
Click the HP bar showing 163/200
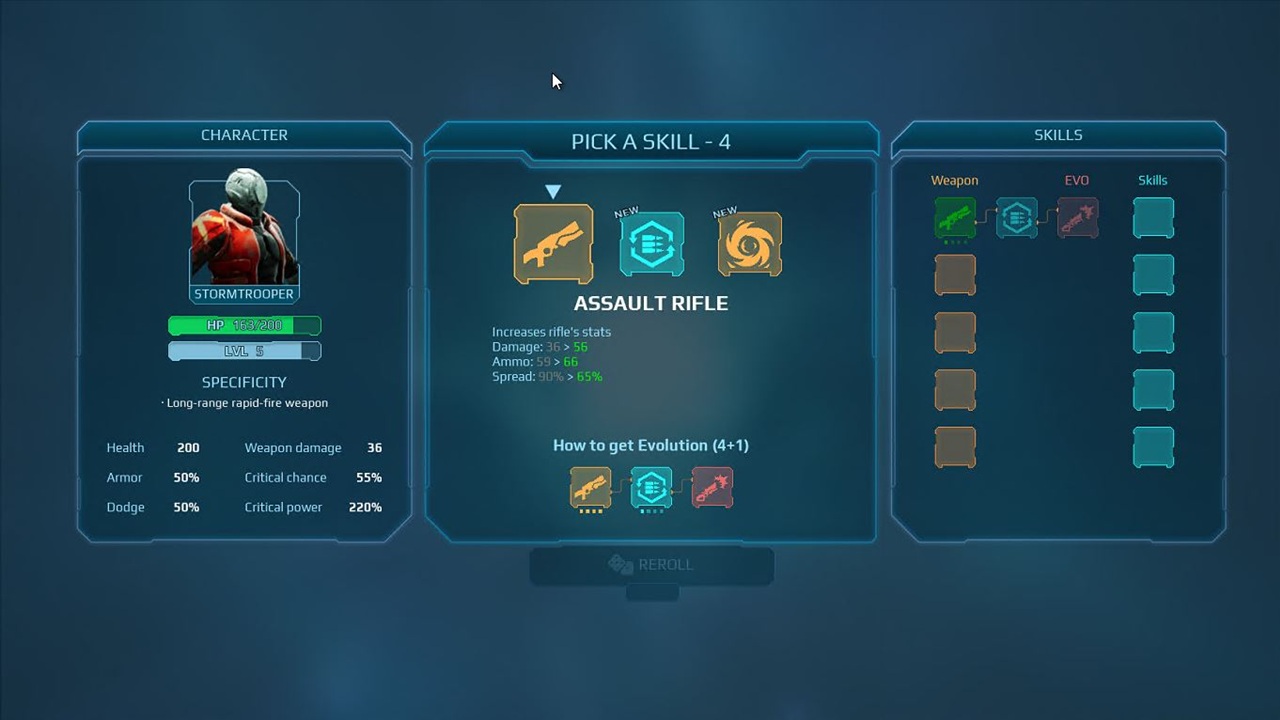[x=244, y=325]
